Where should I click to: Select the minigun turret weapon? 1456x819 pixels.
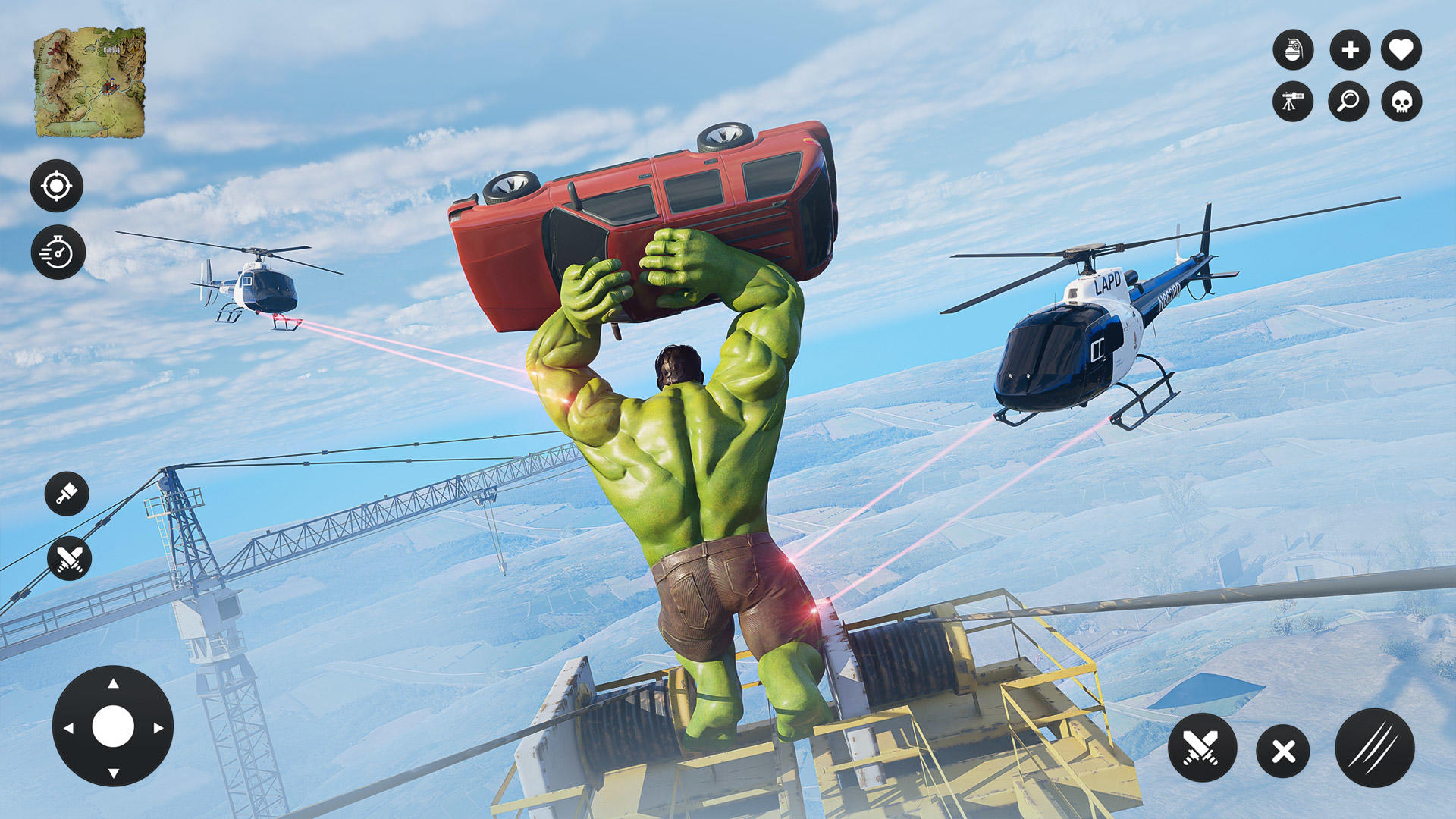pos(1294,102)
